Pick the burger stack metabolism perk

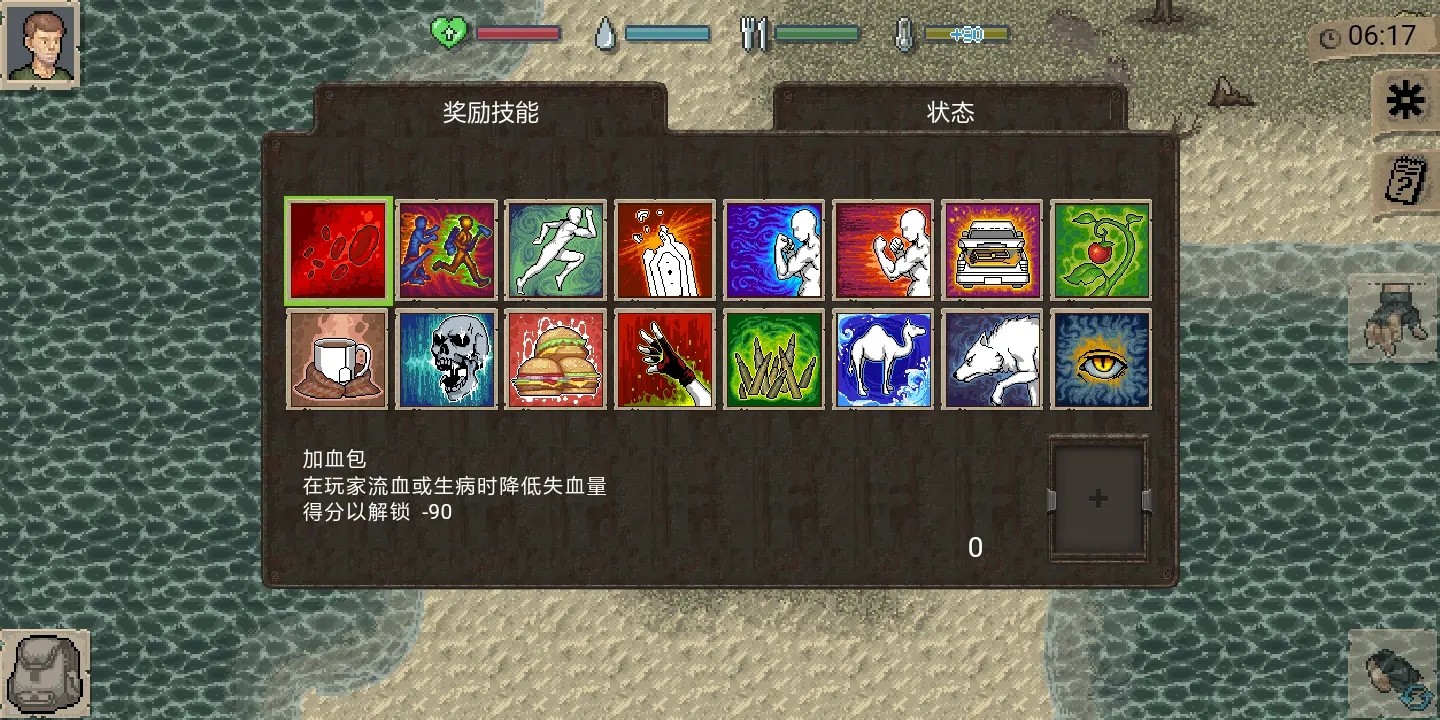coord(555,360)
